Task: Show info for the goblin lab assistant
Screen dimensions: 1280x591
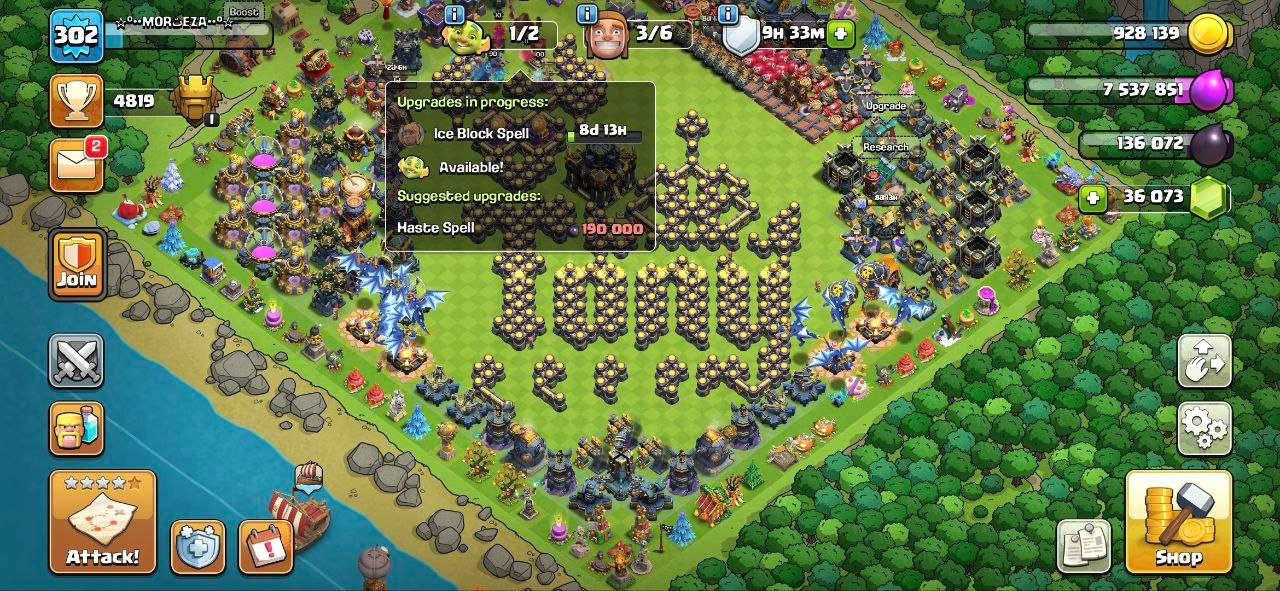Action: (x=454, y=14)
